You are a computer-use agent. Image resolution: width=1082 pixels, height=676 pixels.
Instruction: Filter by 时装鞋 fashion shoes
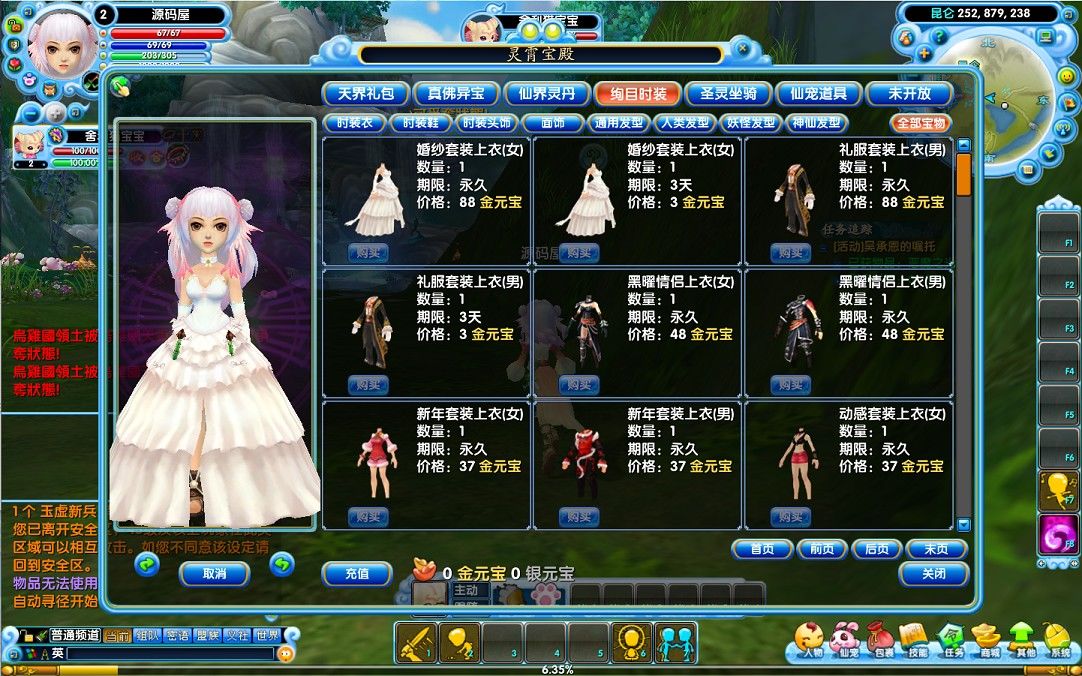pyautogui.click(x=420, y=123)
